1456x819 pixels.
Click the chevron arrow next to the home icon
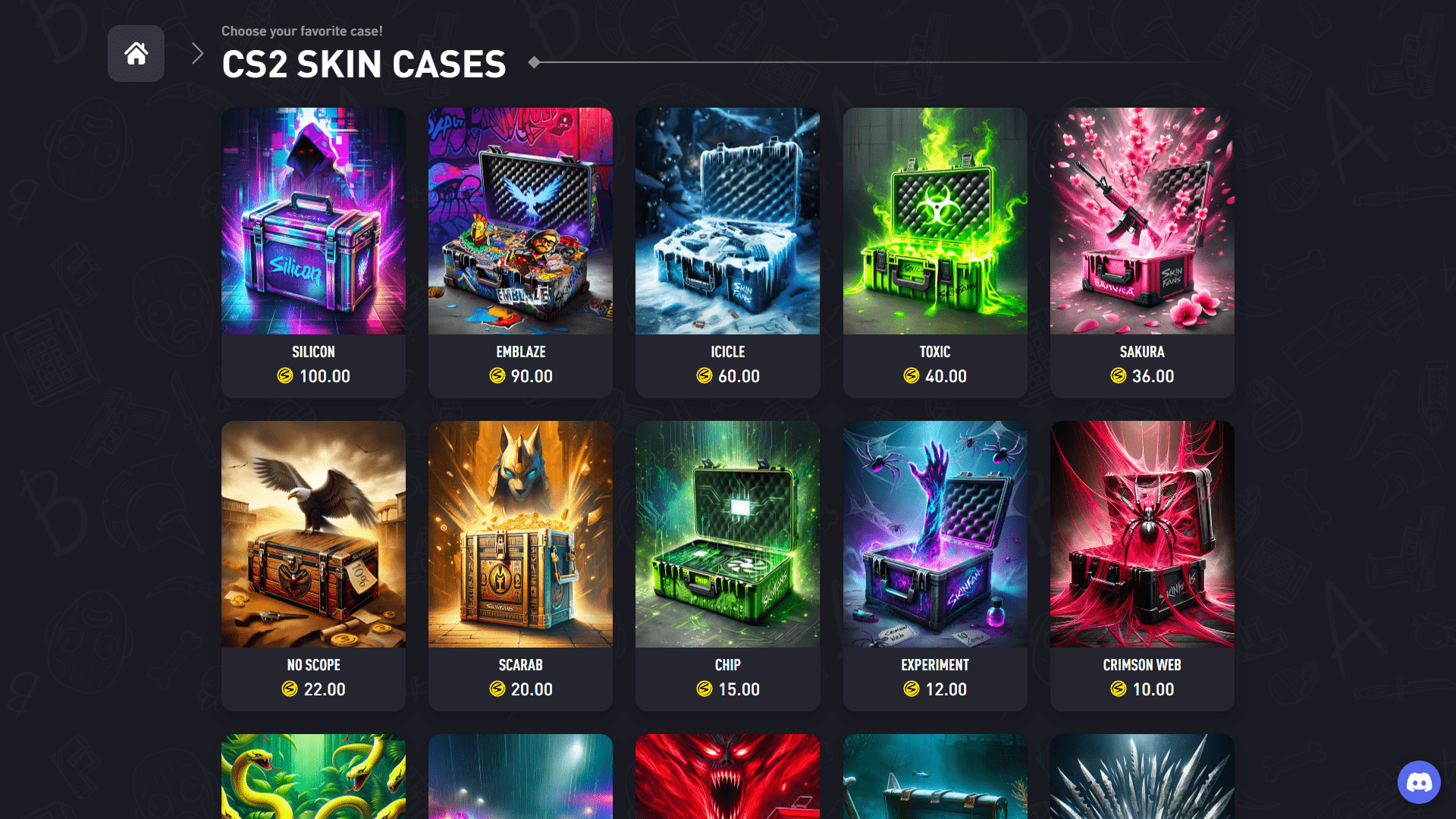[x=196, y=53]
